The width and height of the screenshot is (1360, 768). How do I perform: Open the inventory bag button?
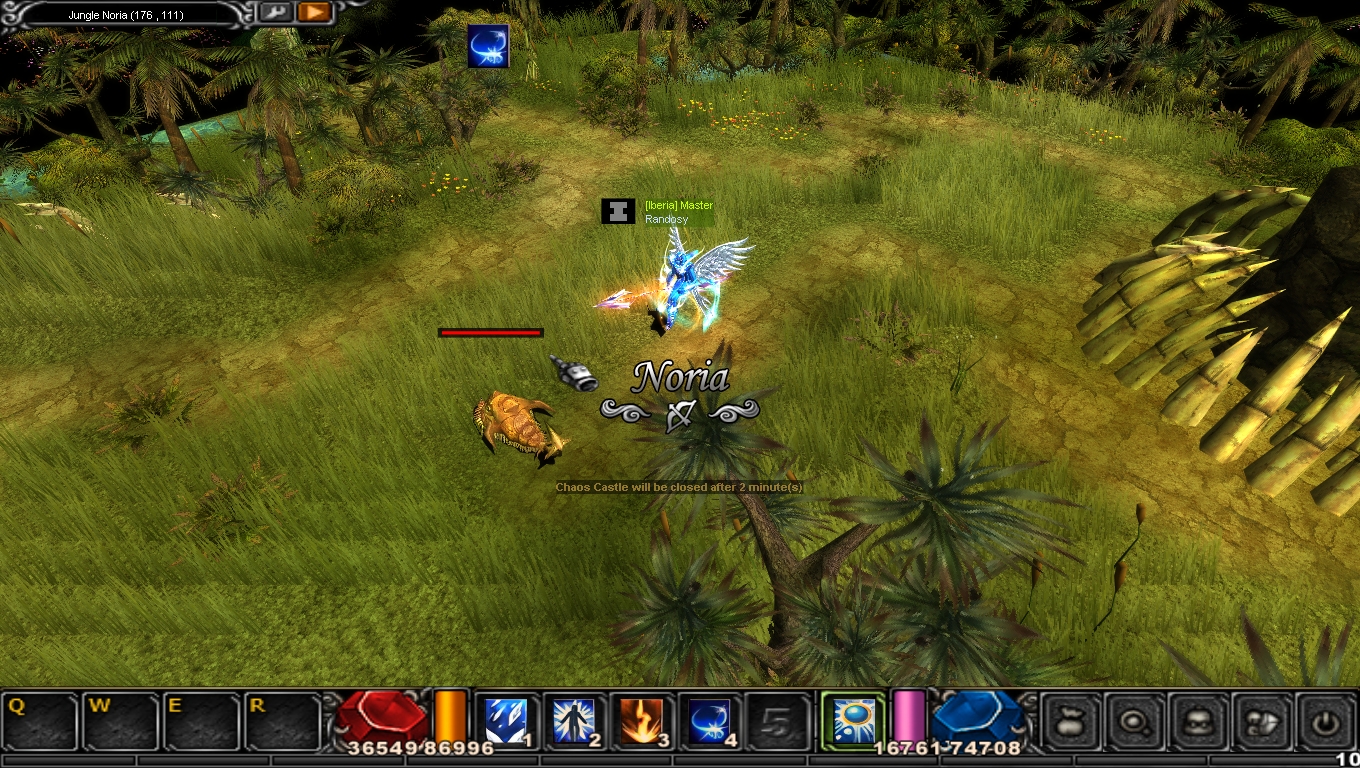pyautogui.click(x=1072, y=720)
